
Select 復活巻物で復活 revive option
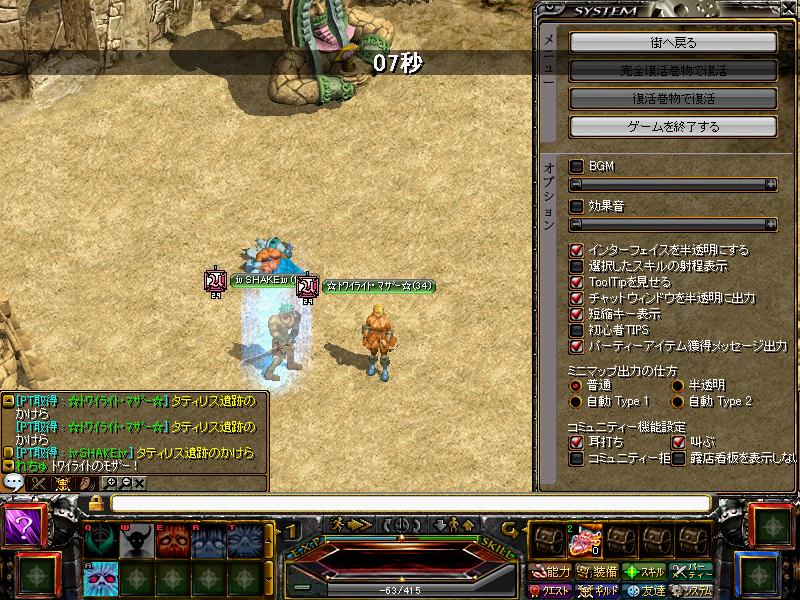pyautogui.click(x=673, y=99)
